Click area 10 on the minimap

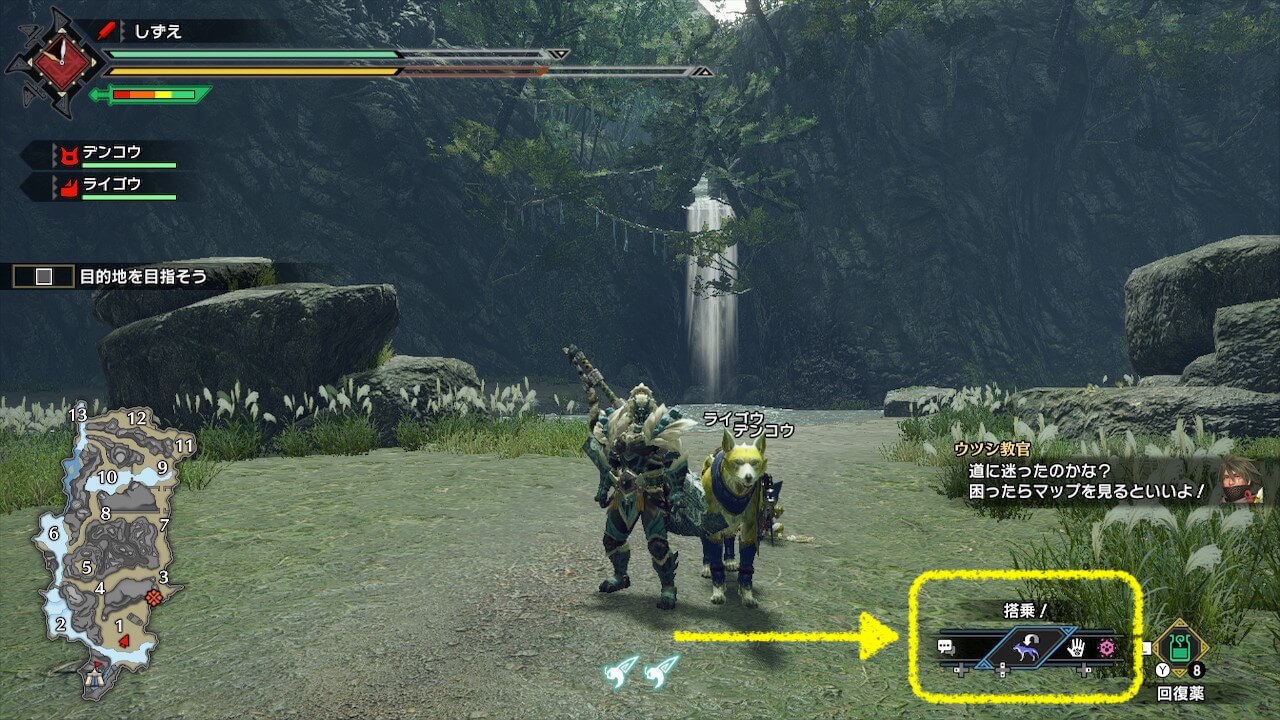pyautogui.click(x=107, y=477)
